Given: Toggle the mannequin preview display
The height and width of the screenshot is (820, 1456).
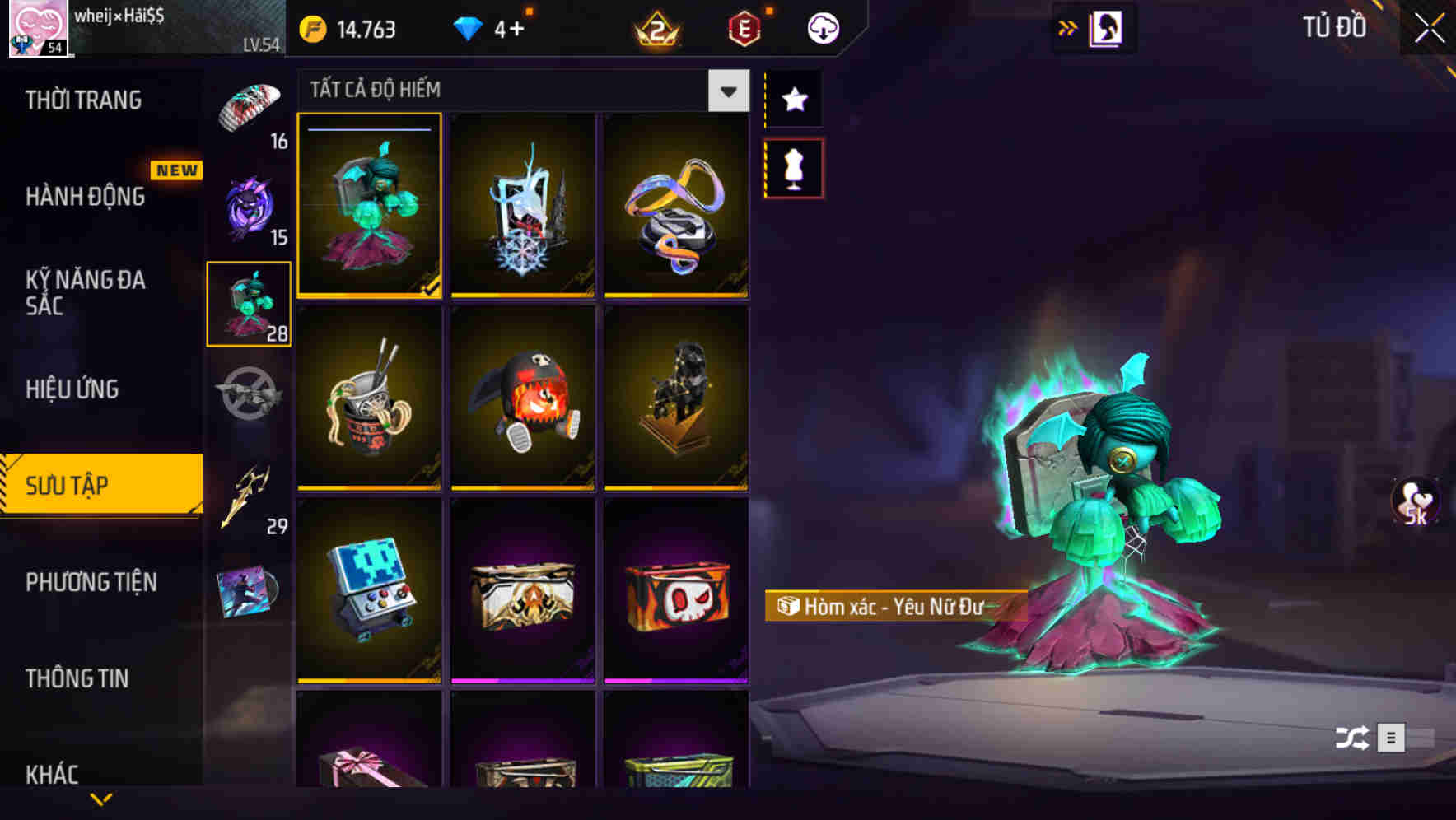Looking at the screenshot, I should [x=793, y=167].
